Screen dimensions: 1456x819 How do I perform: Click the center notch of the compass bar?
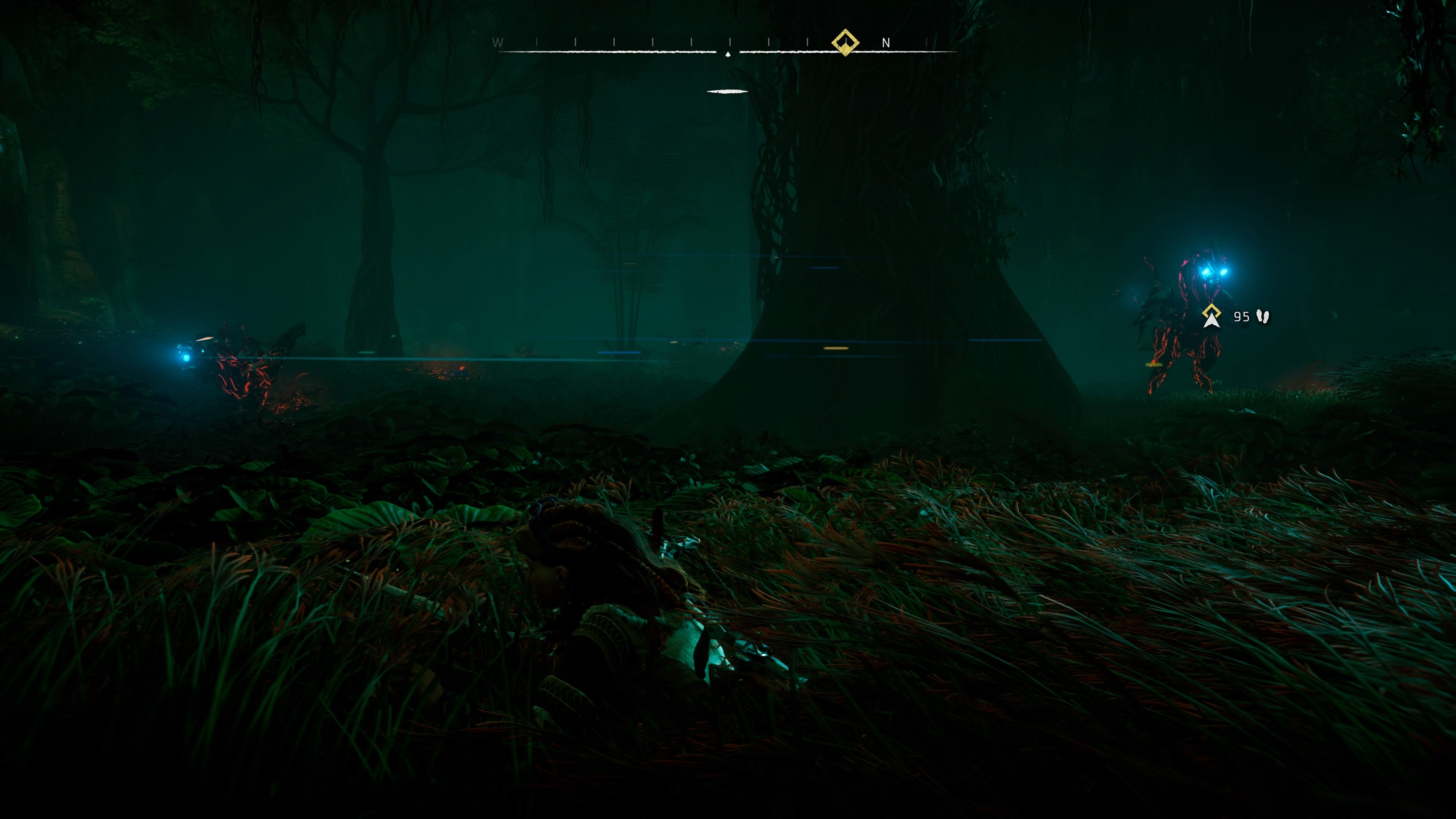click(728, 51)
